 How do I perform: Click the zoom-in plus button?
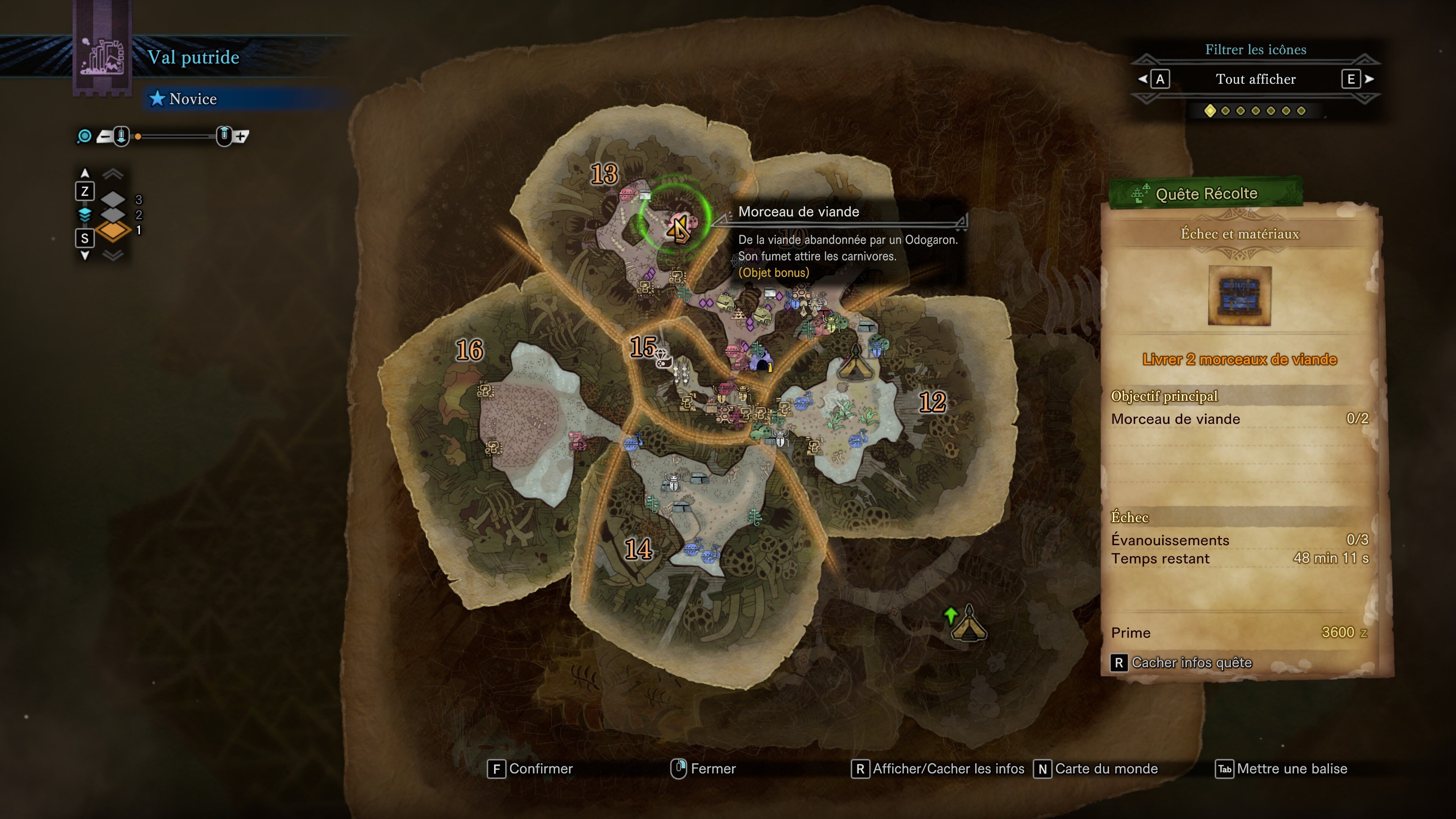242,136
